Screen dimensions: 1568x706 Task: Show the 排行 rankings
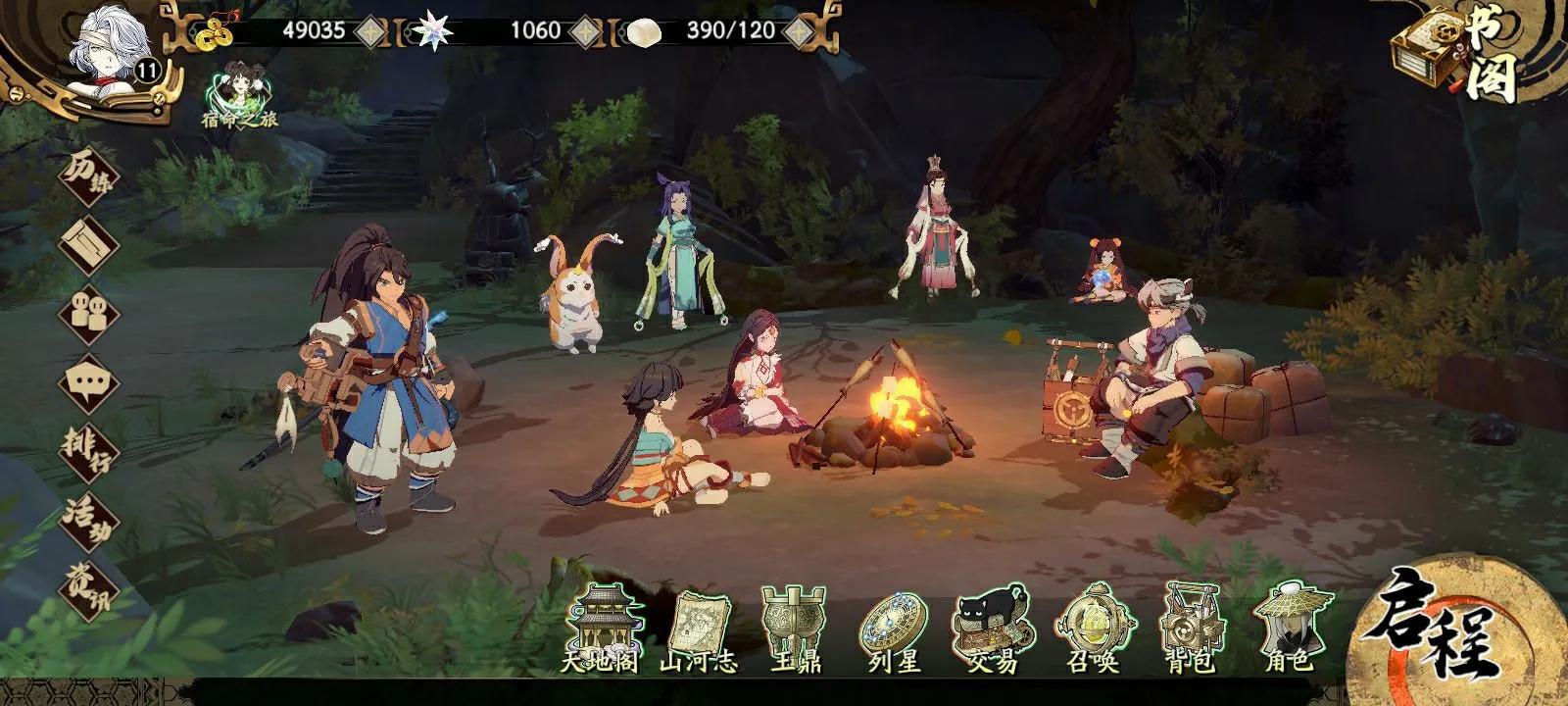click(x=88, y=449)
